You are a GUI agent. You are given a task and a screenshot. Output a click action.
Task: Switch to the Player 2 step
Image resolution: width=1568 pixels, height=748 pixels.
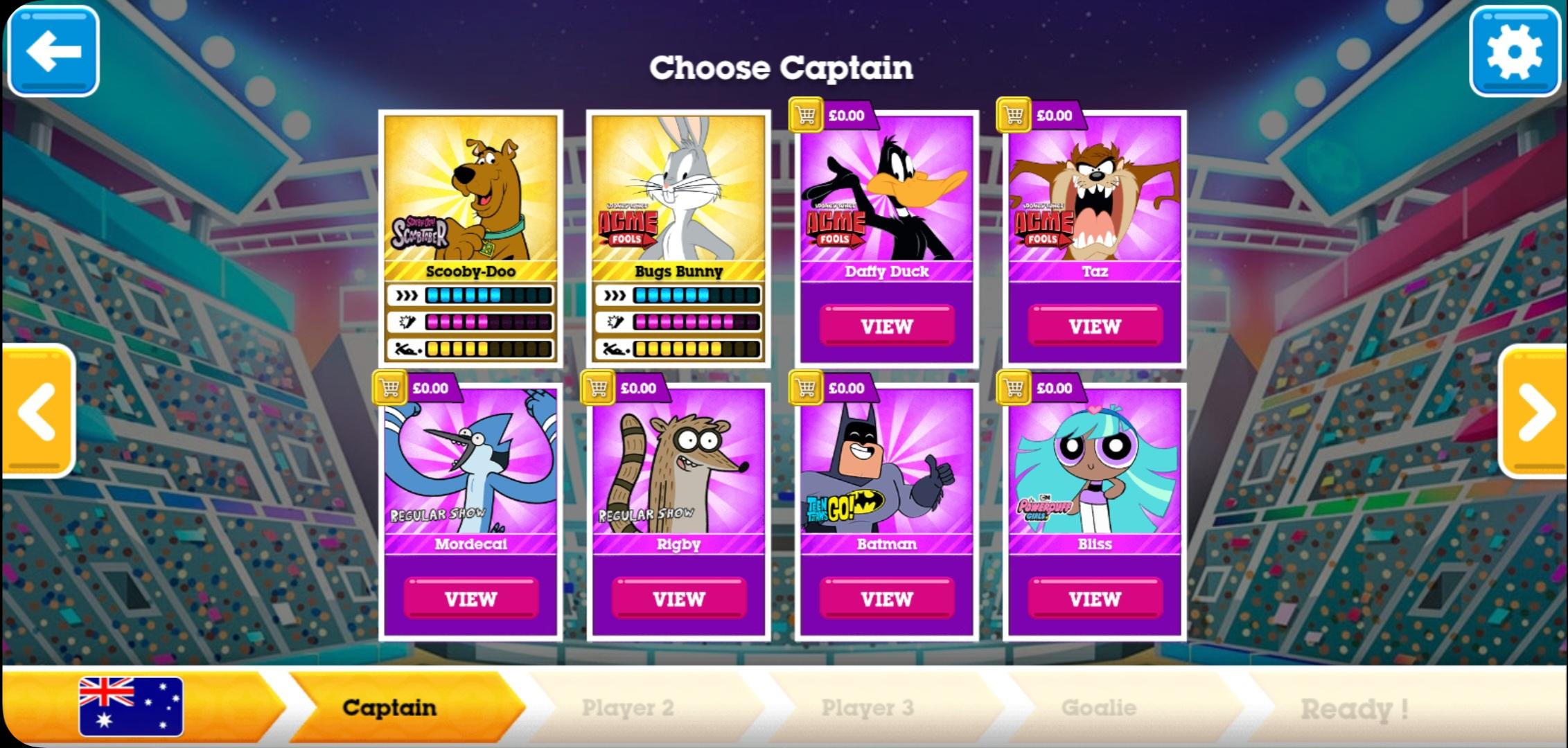pos(628,708)
